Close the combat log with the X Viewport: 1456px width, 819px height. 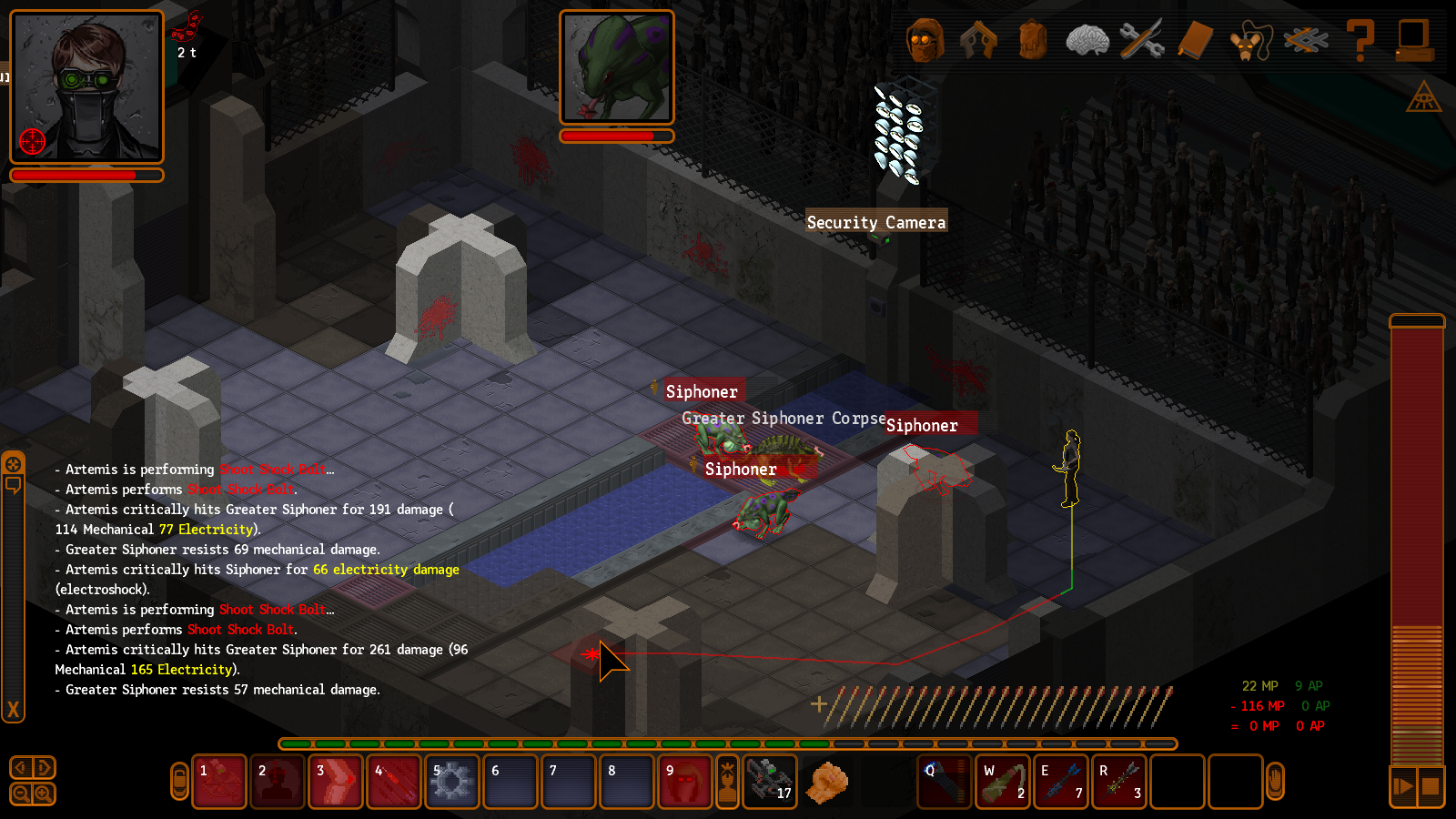[13, 710]
